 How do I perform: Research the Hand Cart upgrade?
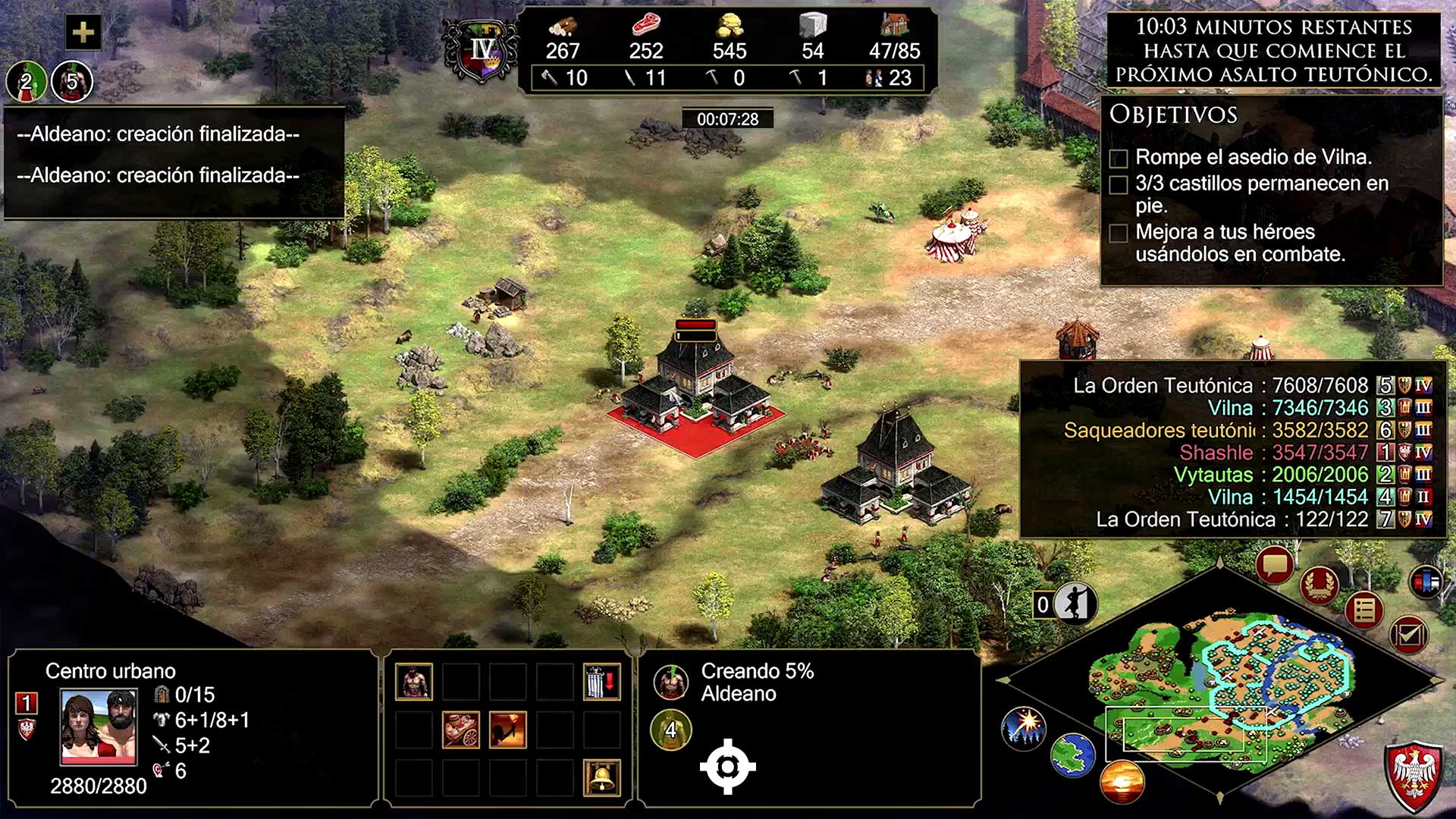point(460,730)
